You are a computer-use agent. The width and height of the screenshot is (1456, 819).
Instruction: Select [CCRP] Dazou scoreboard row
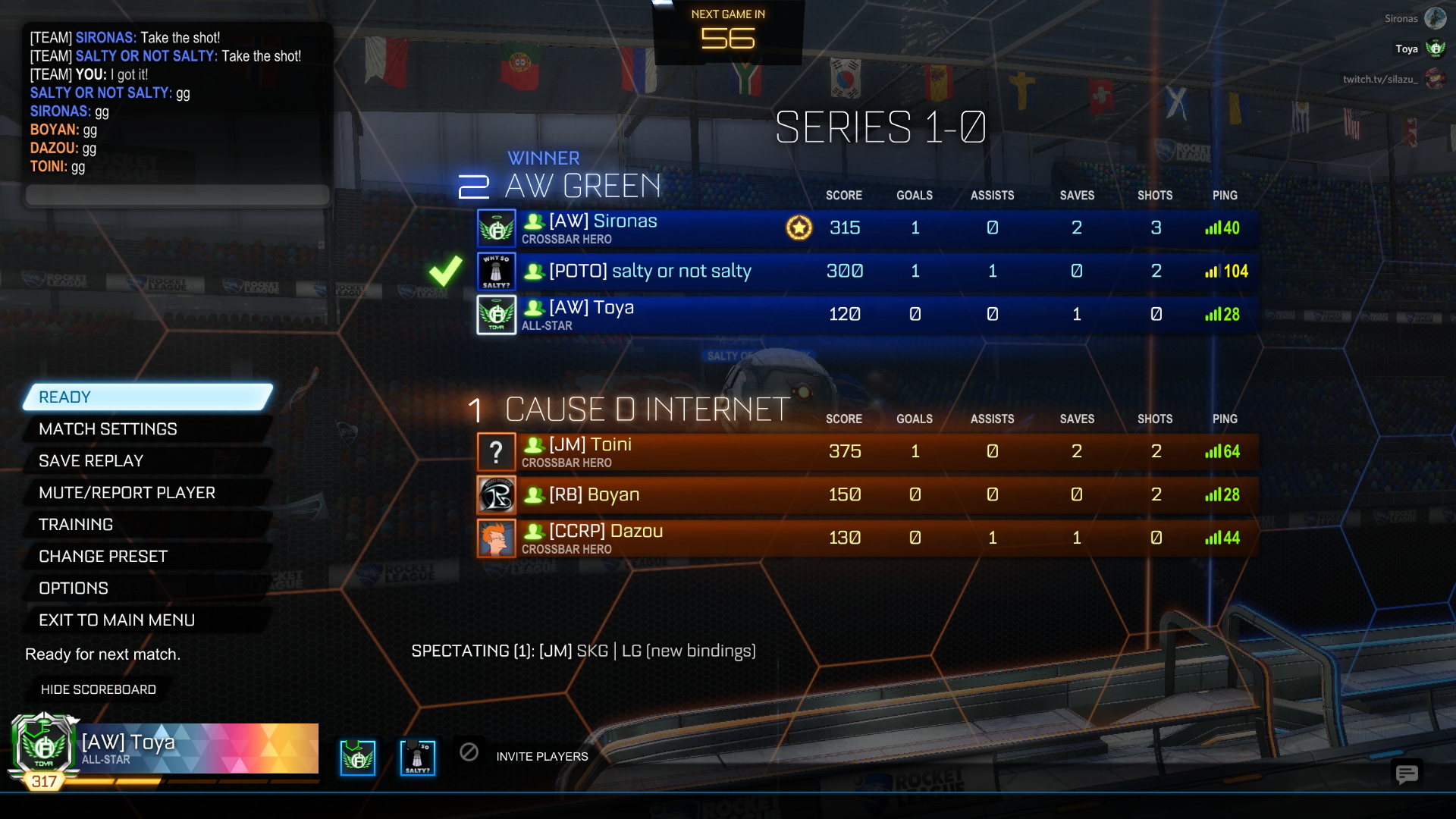(864, 538)
